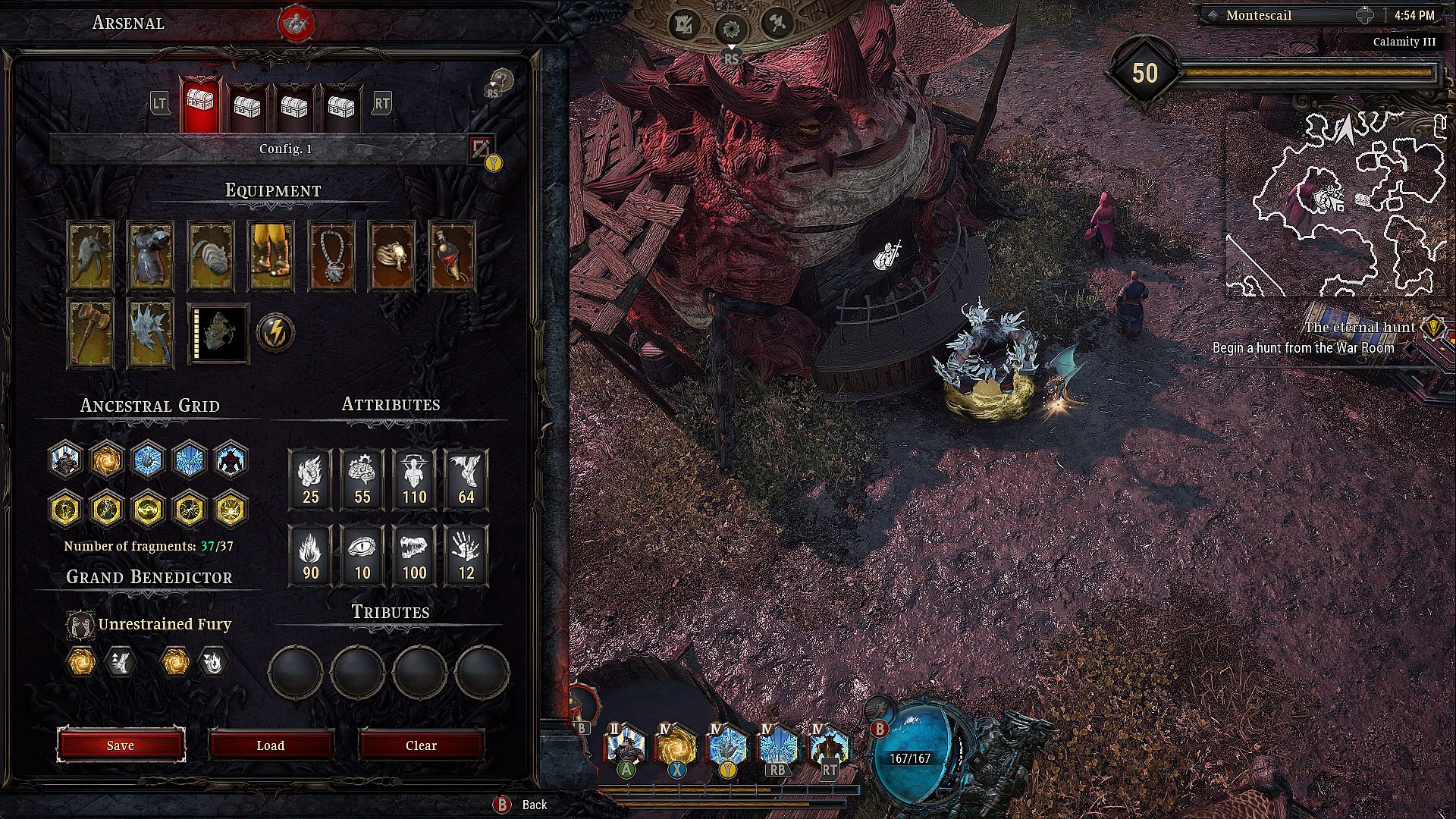Viewport: 1456px width, 819px height.
Task: Select the first red chest configuration tab
Action: (x=201, y=104)
